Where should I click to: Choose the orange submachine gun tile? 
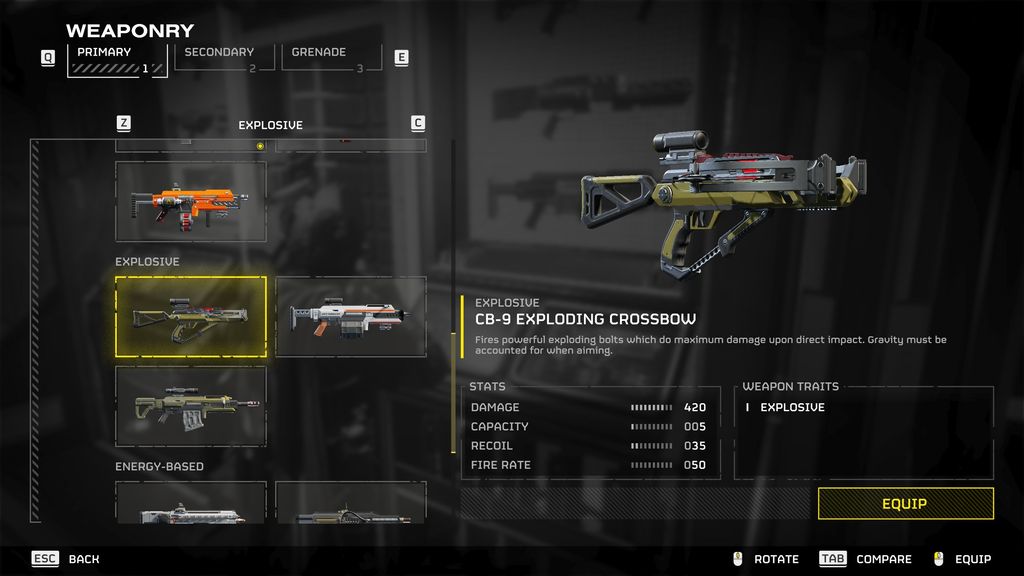click(x=190, y=202)
